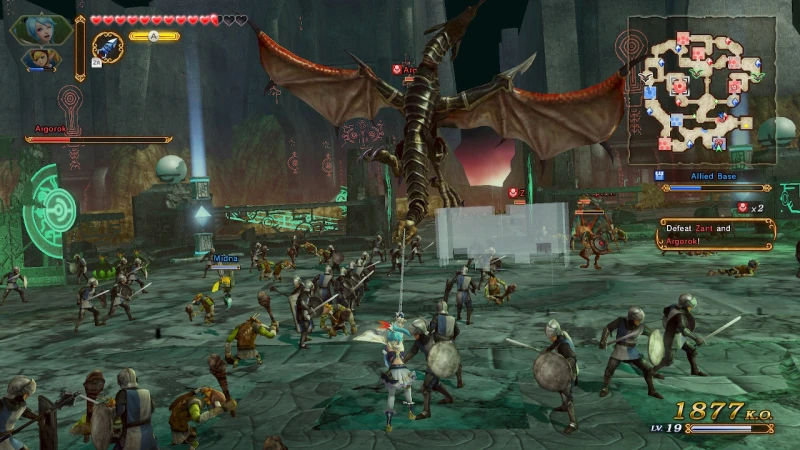Select the Allied Base label
This screenshot has height=450, width=800.
click(713, 176)
